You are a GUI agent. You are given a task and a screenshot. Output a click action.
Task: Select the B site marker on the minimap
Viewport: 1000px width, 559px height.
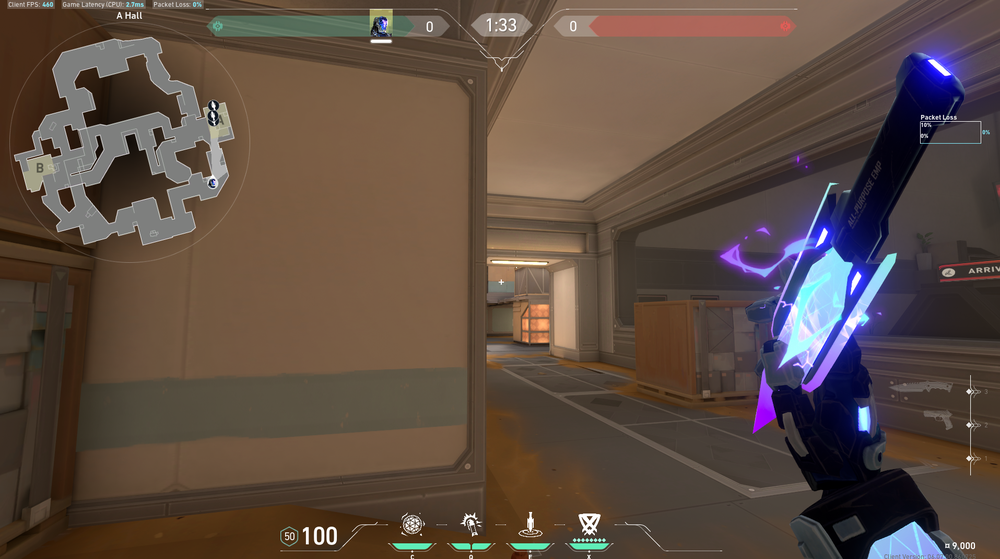pos(41,166)
